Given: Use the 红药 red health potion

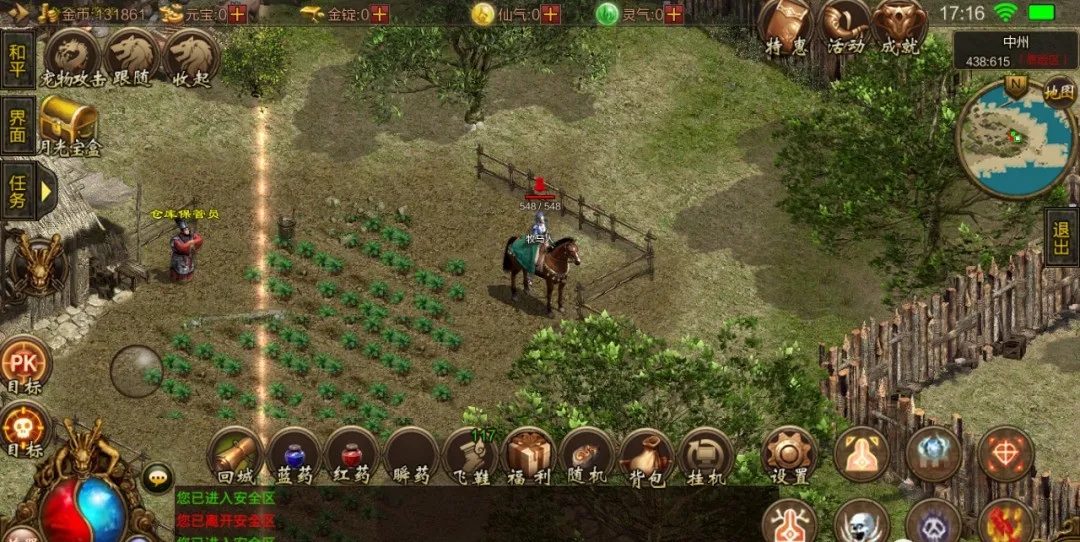Looking at the screenshot, I should [x=351, y=457].
